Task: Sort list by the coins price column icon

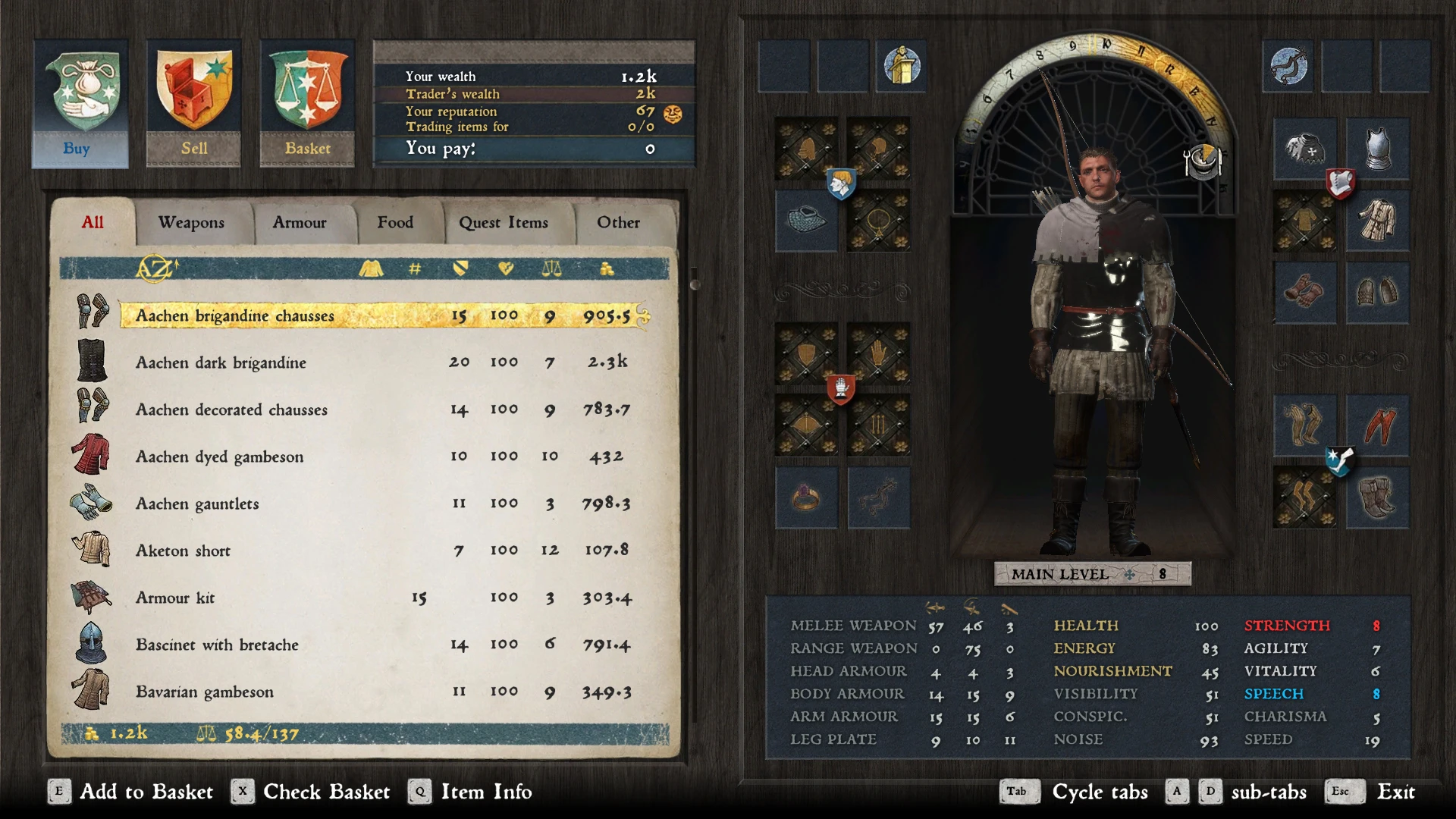Action: [606, 269]
